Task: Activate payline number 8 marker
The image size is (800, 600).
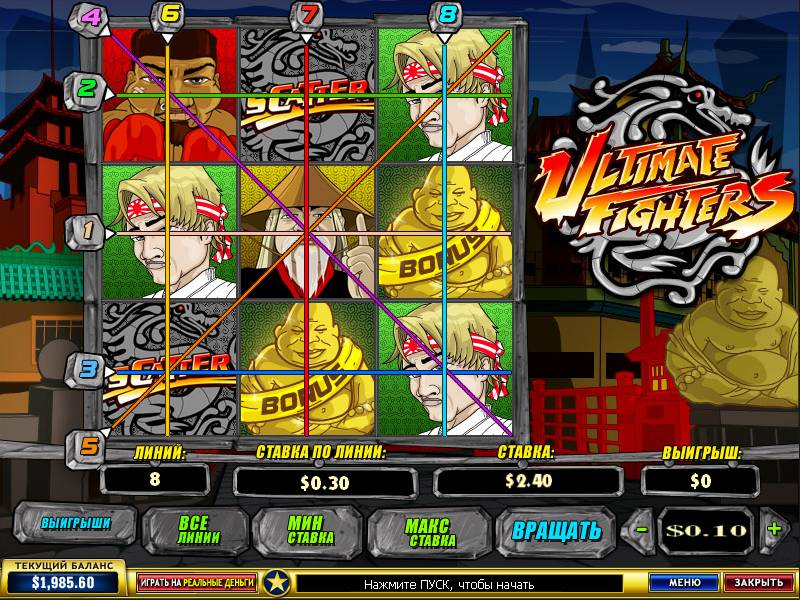Action: point(446,15)
